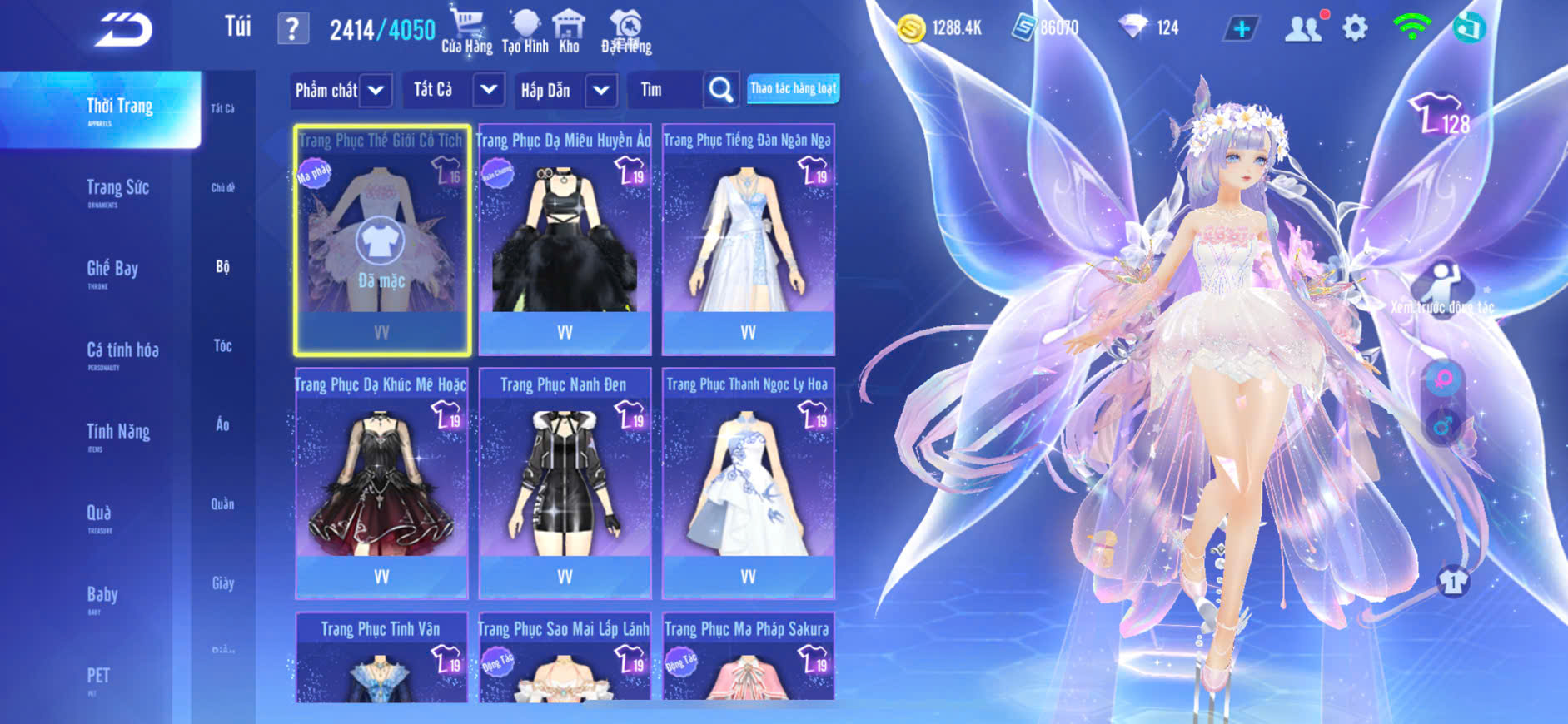Switch to the Trang Sức tab
The width and height of the screenshot is (1568, 724).
coord(117,188)
